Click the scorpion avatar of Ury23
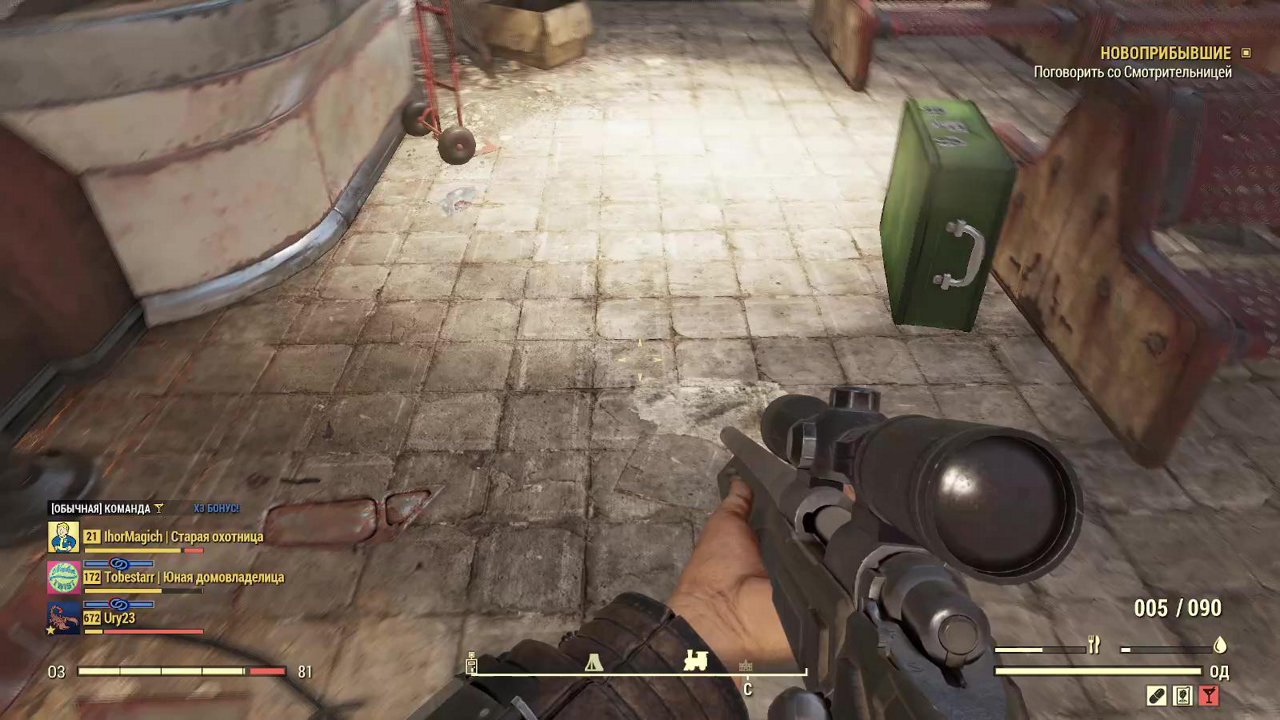 point(64,617)
